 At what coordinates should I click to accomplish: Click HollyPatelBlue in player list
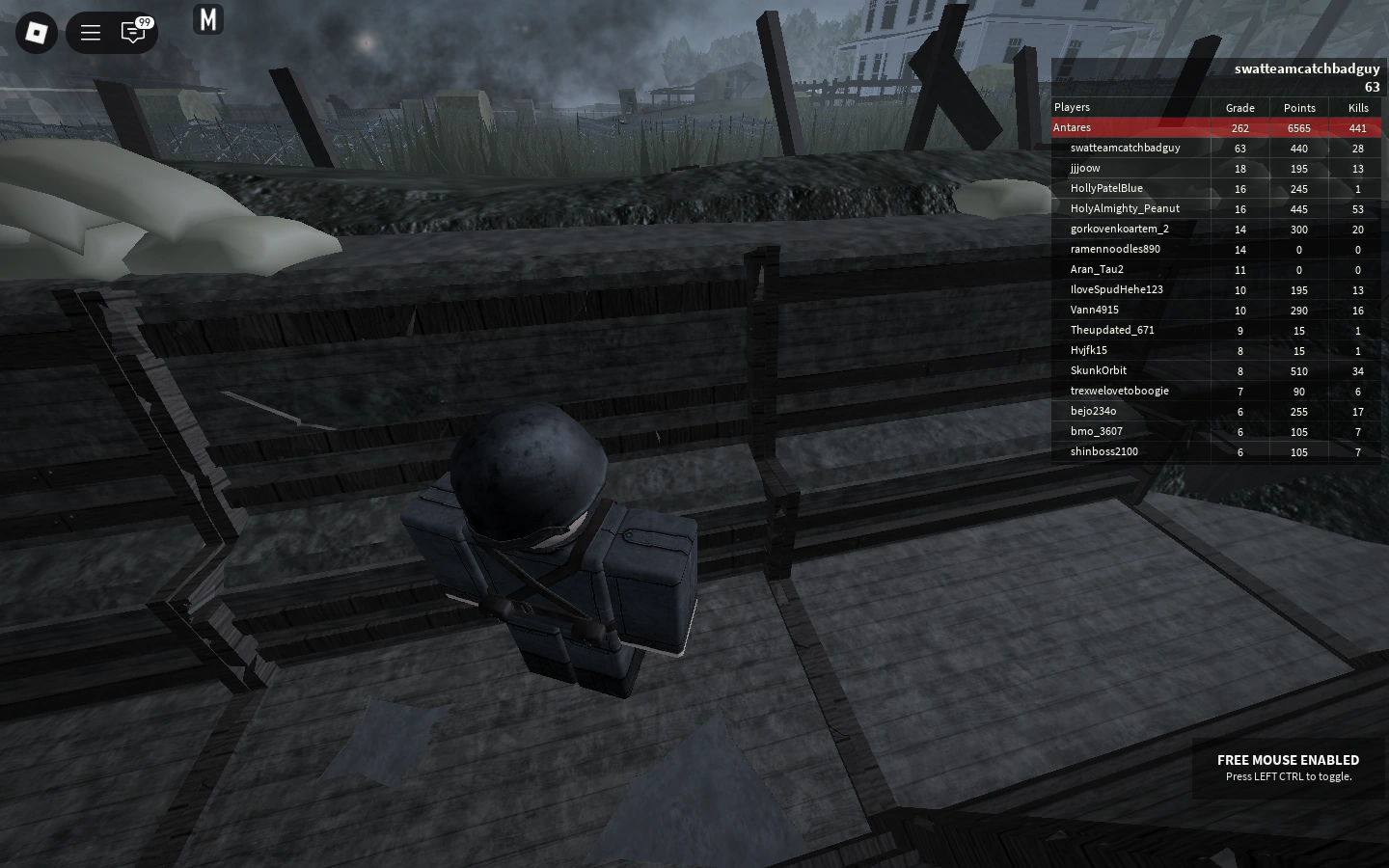1106,188
